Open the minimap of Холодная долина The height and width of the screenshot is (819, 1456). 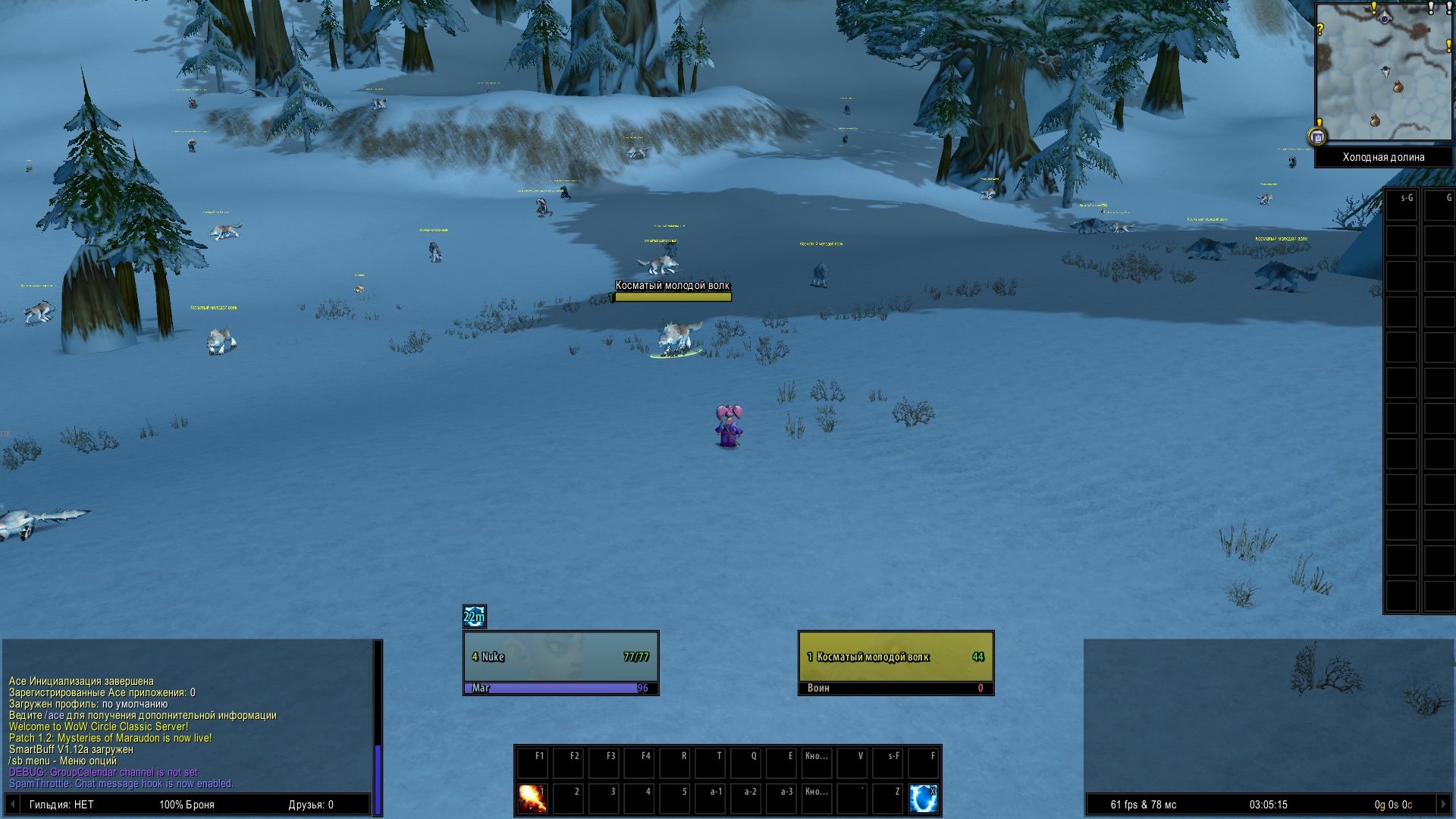(1382, 72)
